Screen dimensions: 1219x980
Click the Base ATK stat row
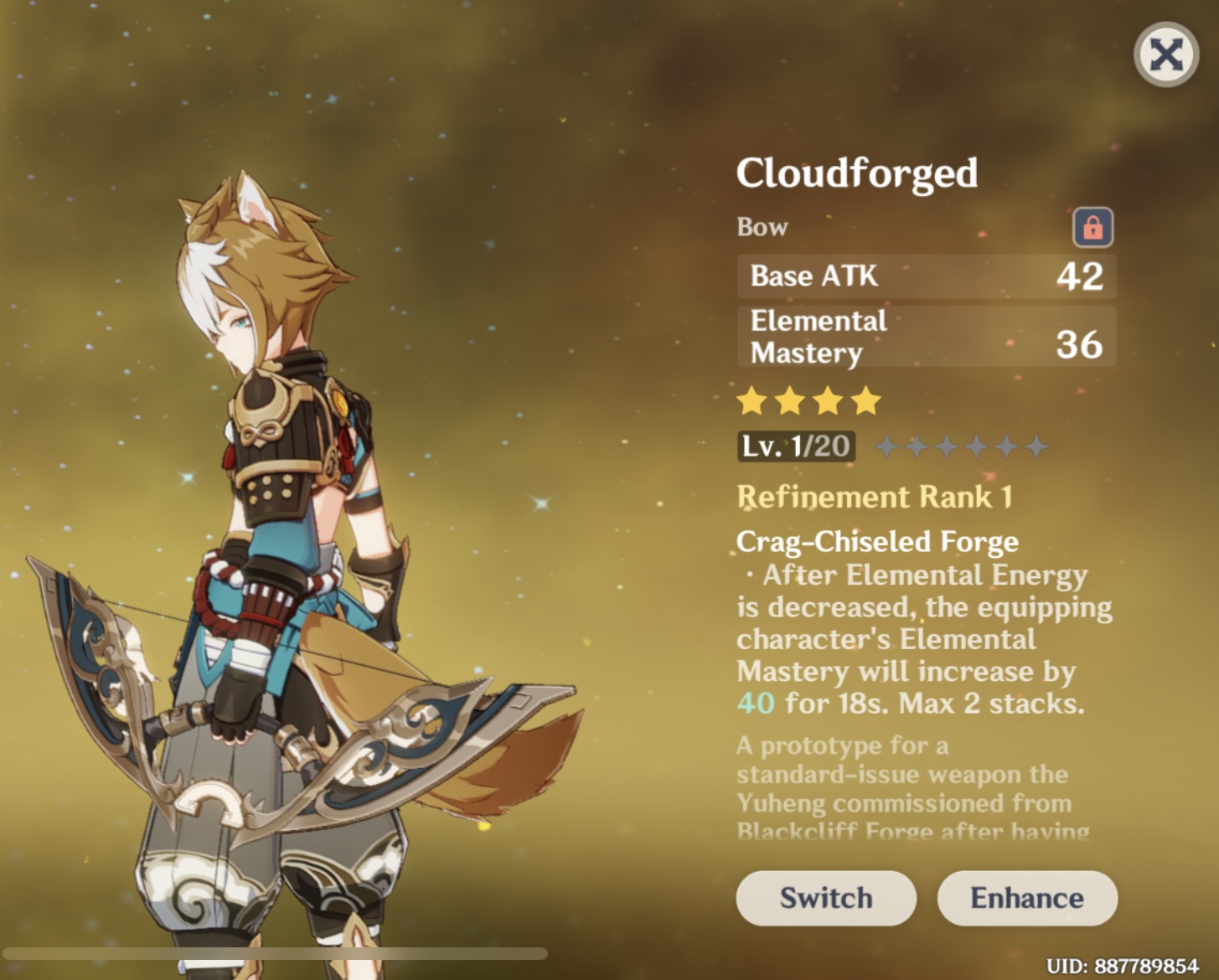point(926,276)
